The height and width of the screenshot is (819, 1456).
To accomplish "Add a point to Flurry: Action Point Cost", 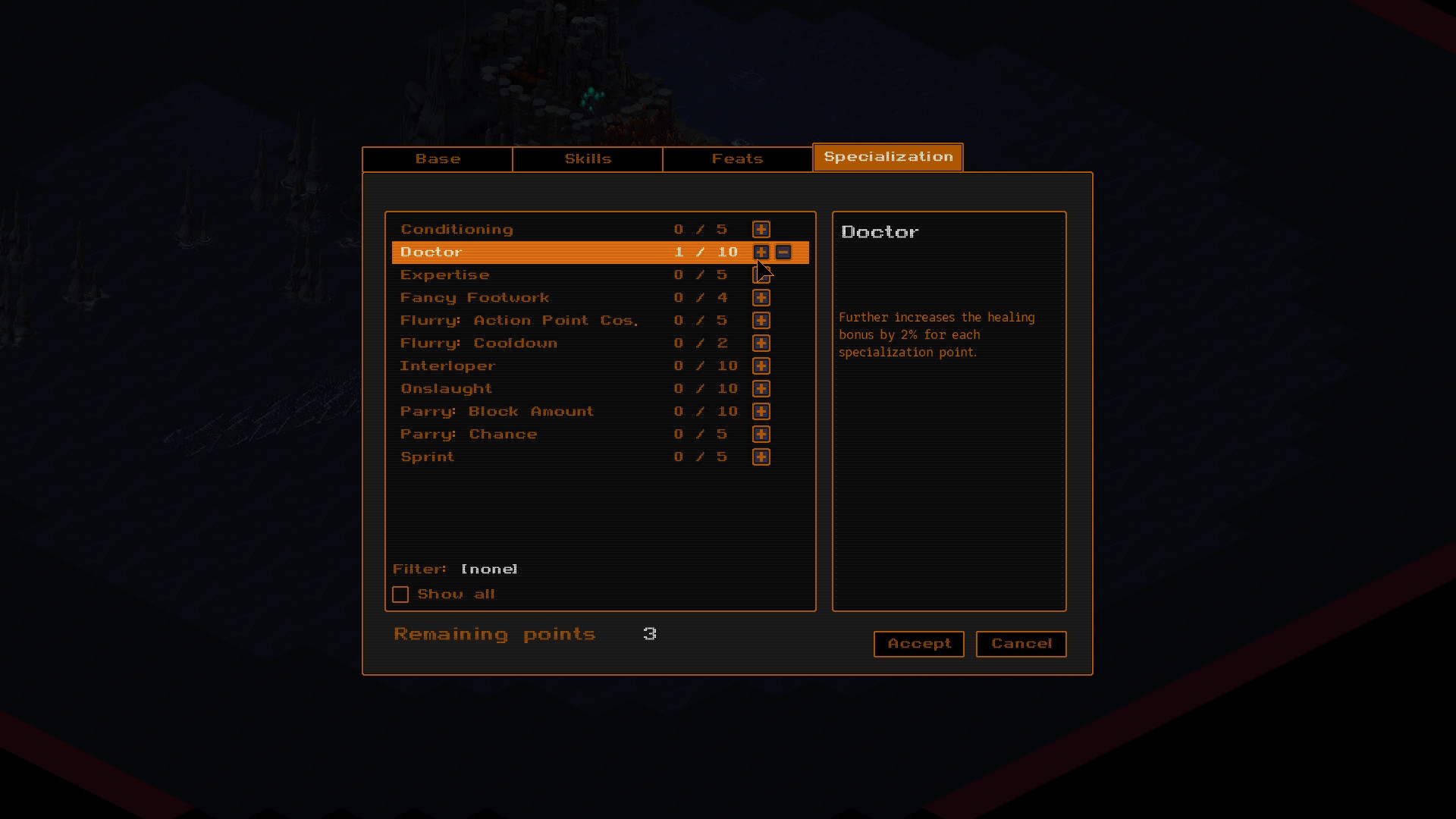I will click(x=761, y=320).
